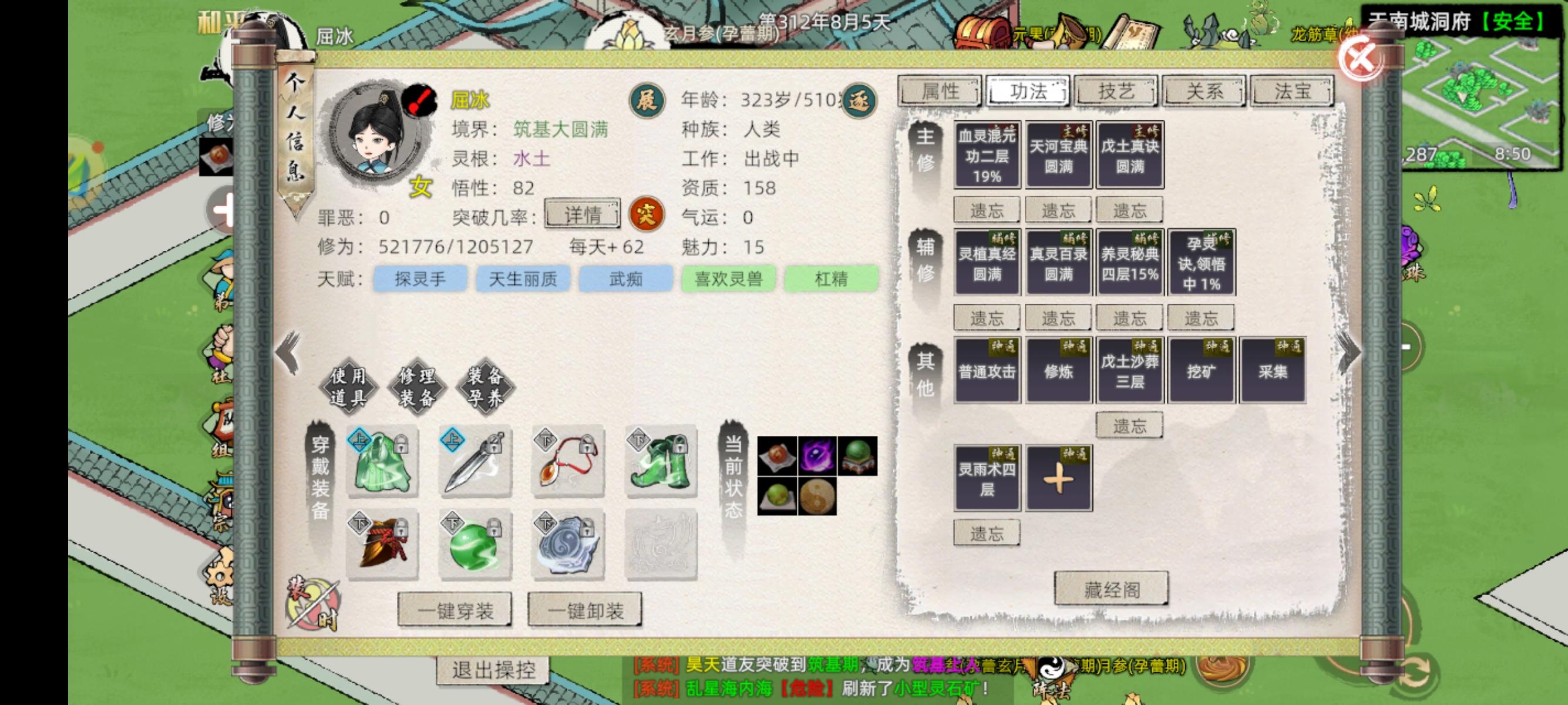
Task: Open 详情 next to 突破几率
Action: [583, 215]
